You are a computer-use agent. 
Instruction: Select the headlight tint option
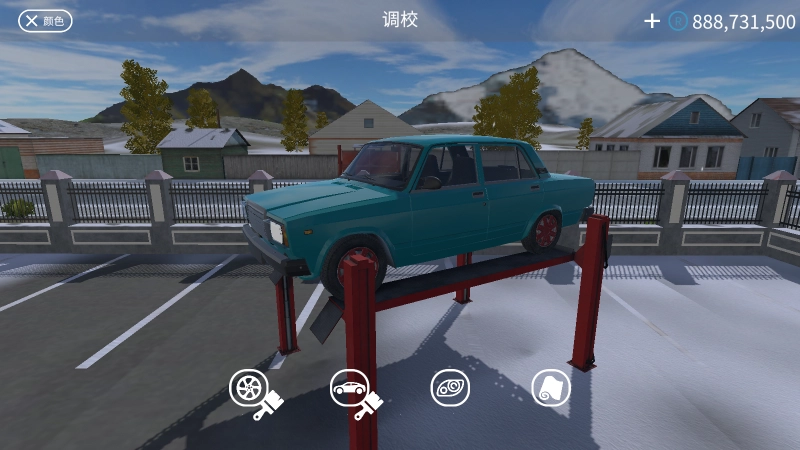pos(450,388)
